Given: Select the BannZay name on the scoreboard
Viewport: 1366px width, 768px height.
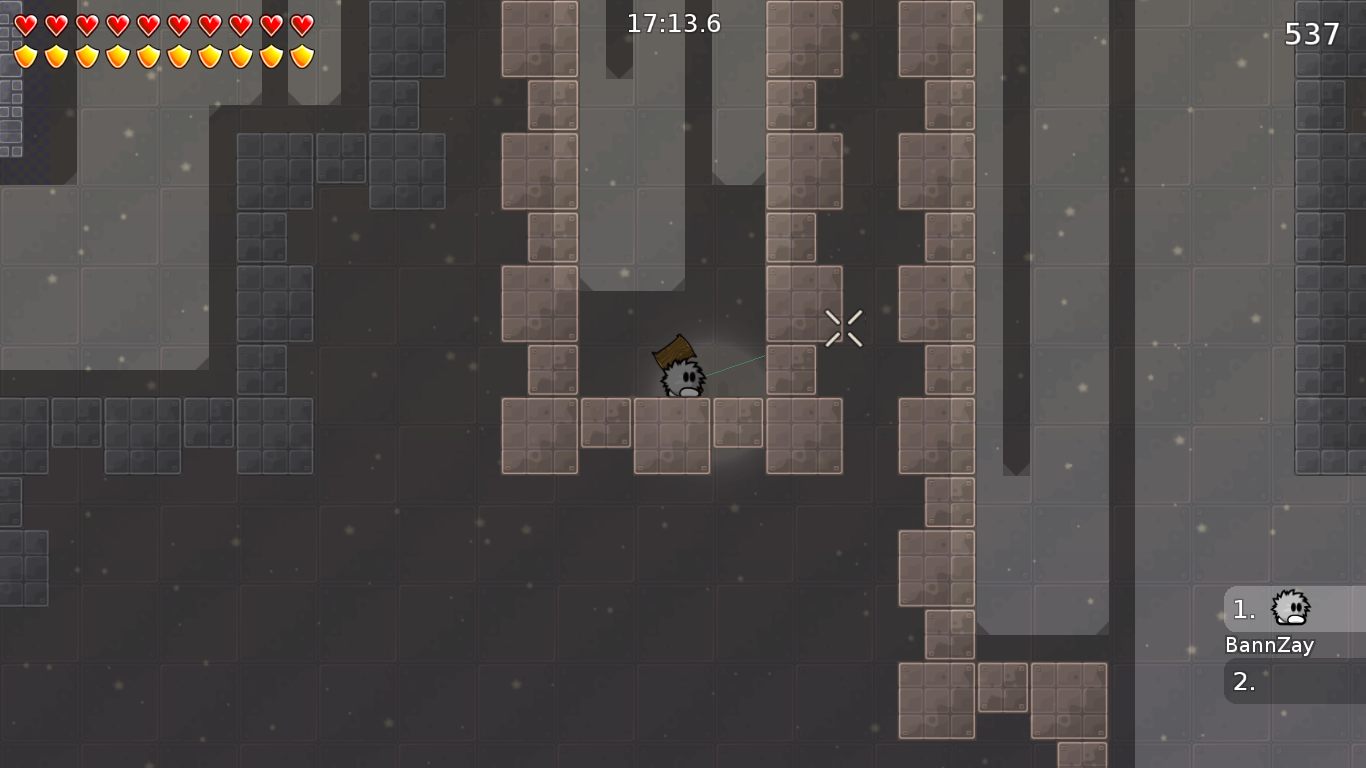Looking at the screenshot, I should click(1270, 645).
